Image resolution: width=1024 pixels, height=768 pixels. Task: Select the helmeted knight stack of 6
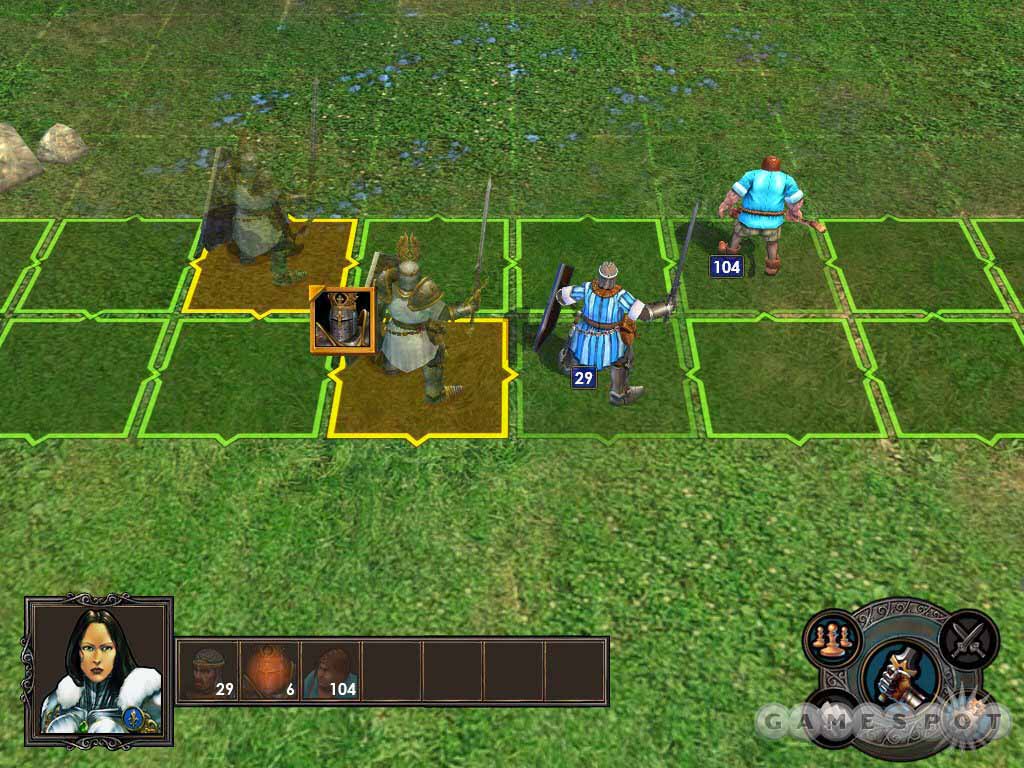click(x=269, y=670)
